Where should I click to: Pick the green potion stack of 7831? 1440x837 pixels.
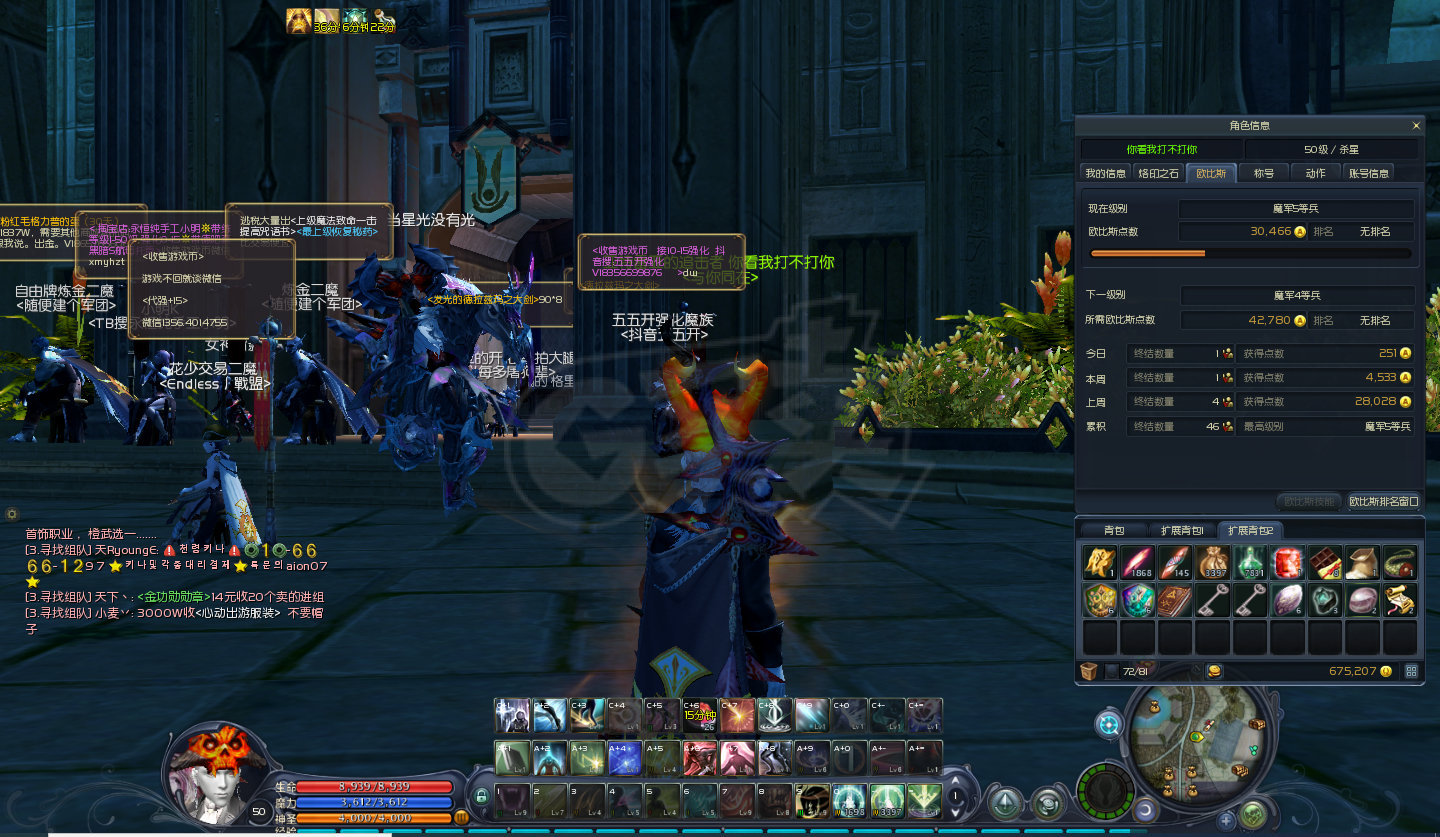tap(1250, 562)
